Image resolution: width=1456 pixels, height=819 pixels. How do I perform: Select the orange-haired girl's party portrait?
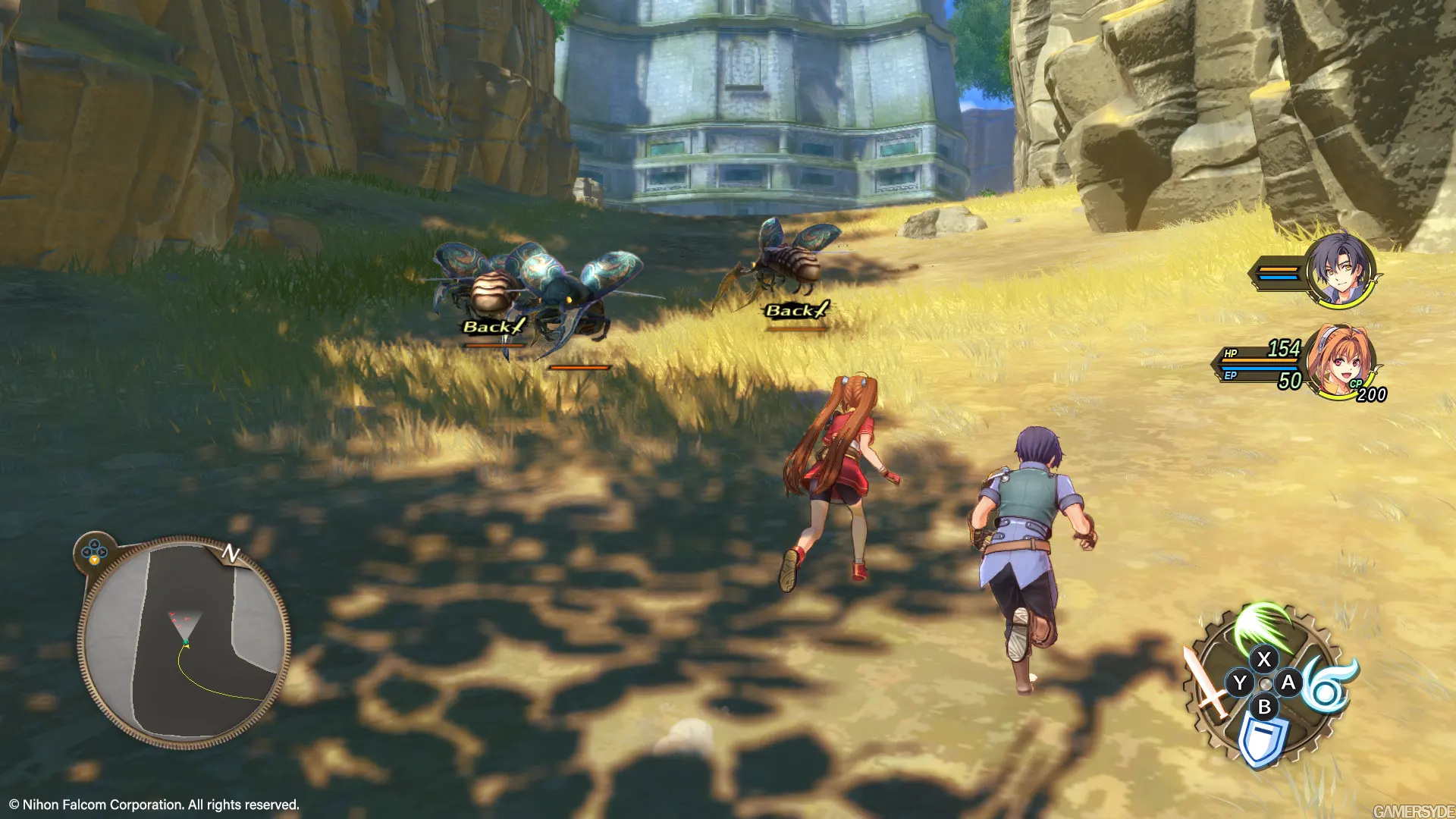pos(1341,359)
